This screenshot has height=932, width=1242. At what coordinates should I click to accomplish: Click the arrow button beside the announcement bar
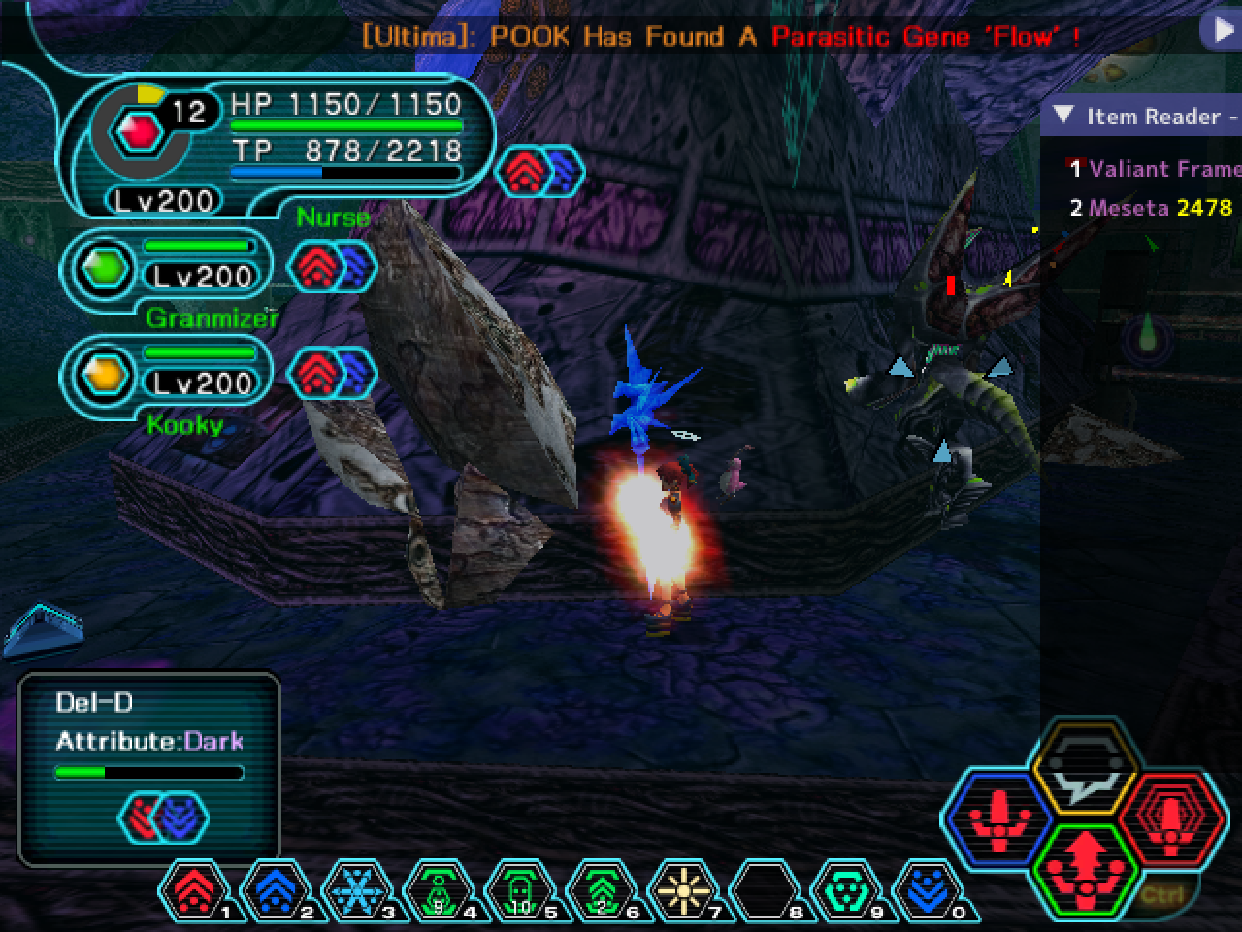(1222, 31)
